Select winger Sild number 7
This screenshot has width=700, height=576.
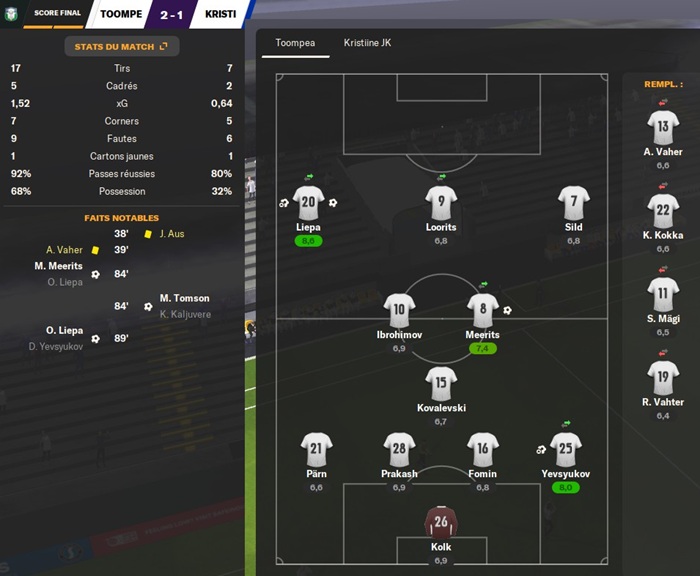(573, 202)
